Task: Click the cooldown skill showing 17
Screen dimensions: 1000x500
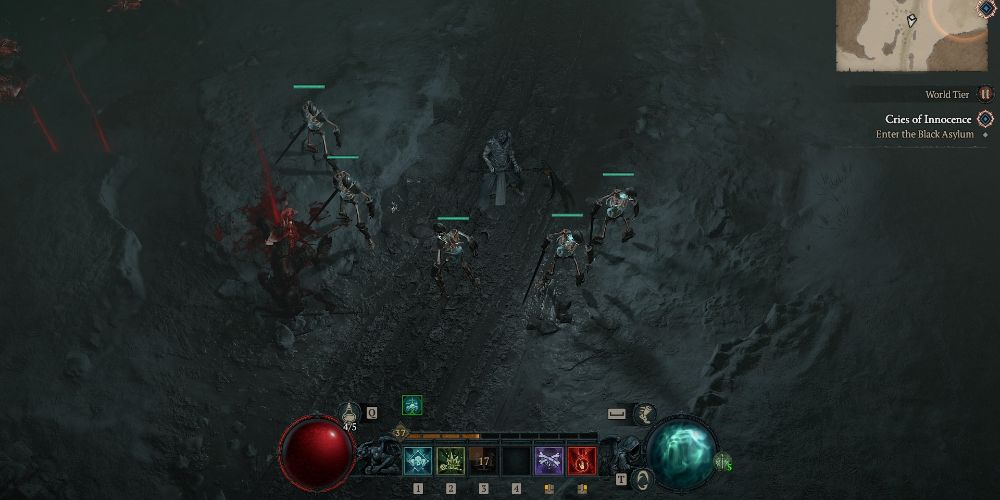Action: (x=483, y=461)
